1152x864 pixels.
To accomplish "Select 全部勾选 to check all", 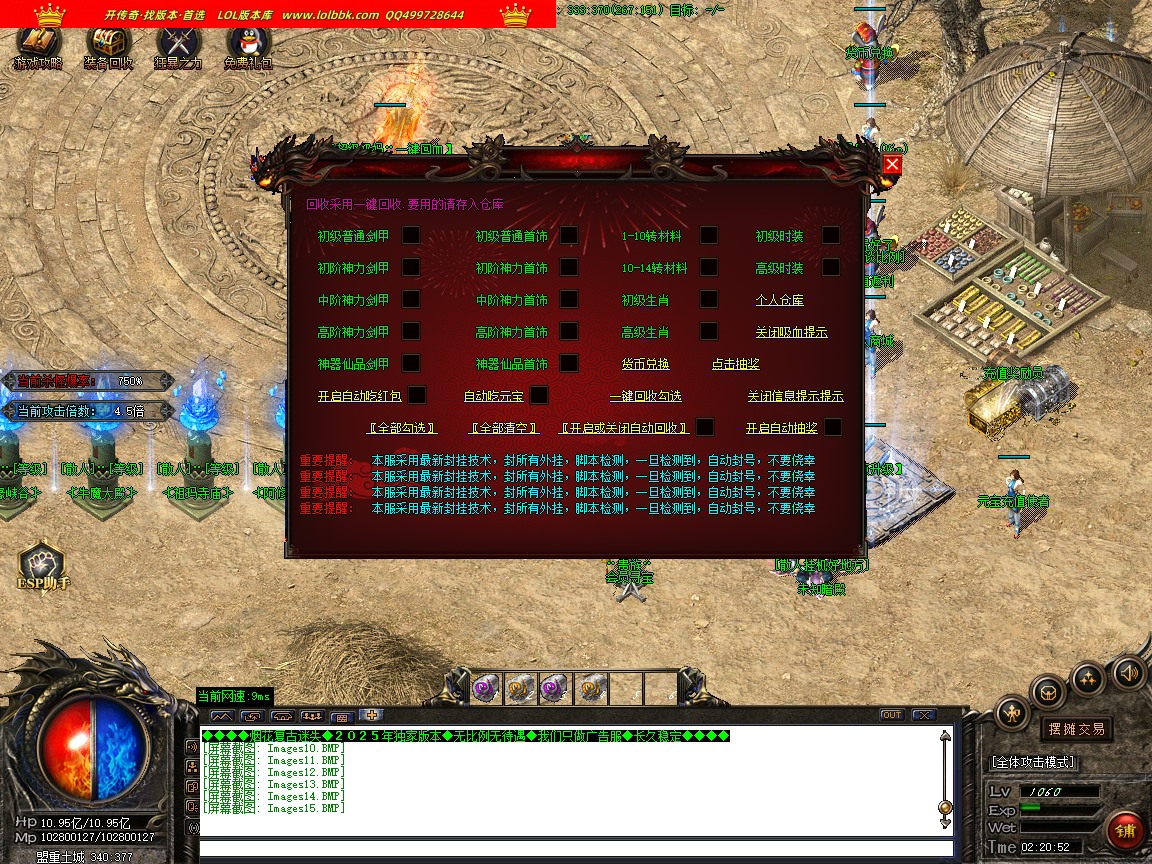I will click(x=403, y=428).
